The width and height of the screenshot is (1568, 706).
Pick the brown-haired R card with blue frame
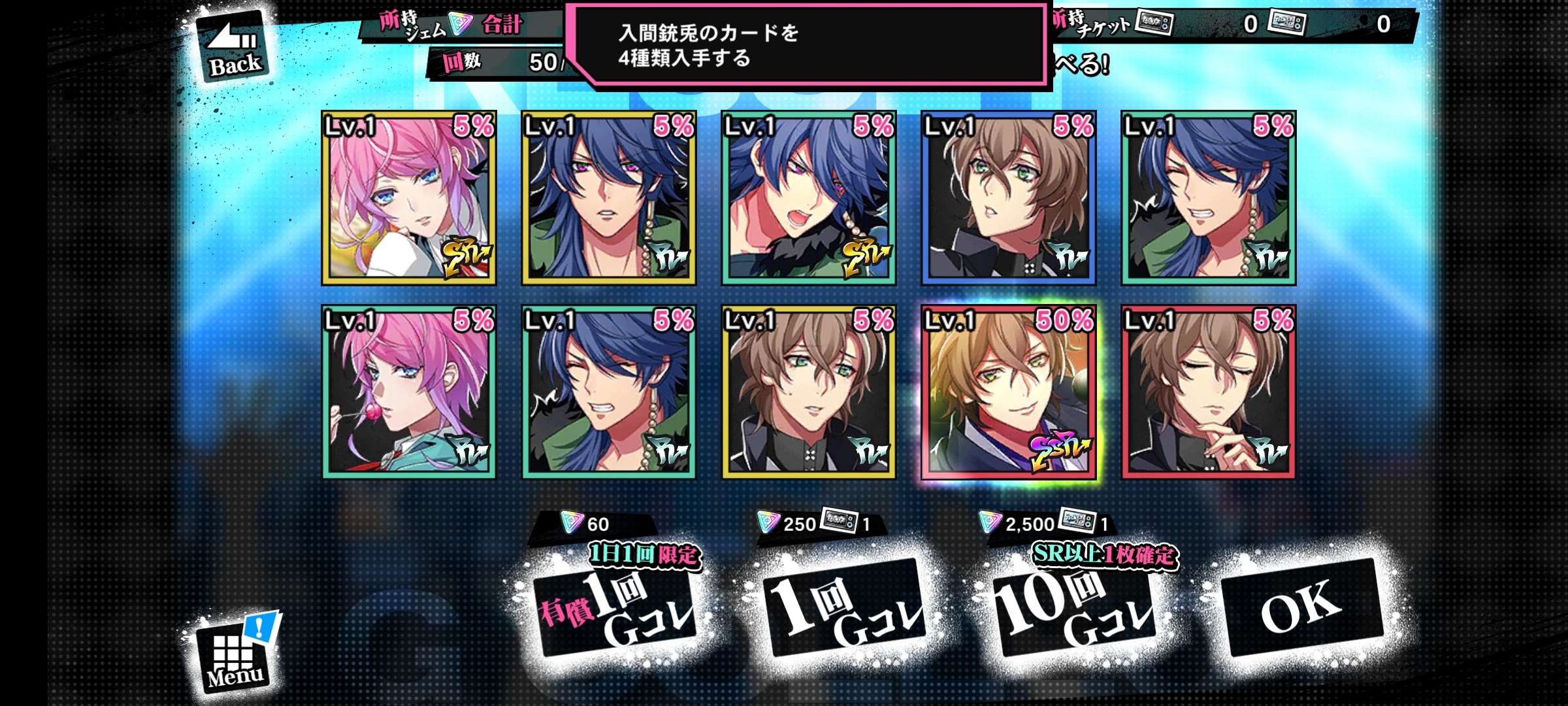coord(1008,198)
